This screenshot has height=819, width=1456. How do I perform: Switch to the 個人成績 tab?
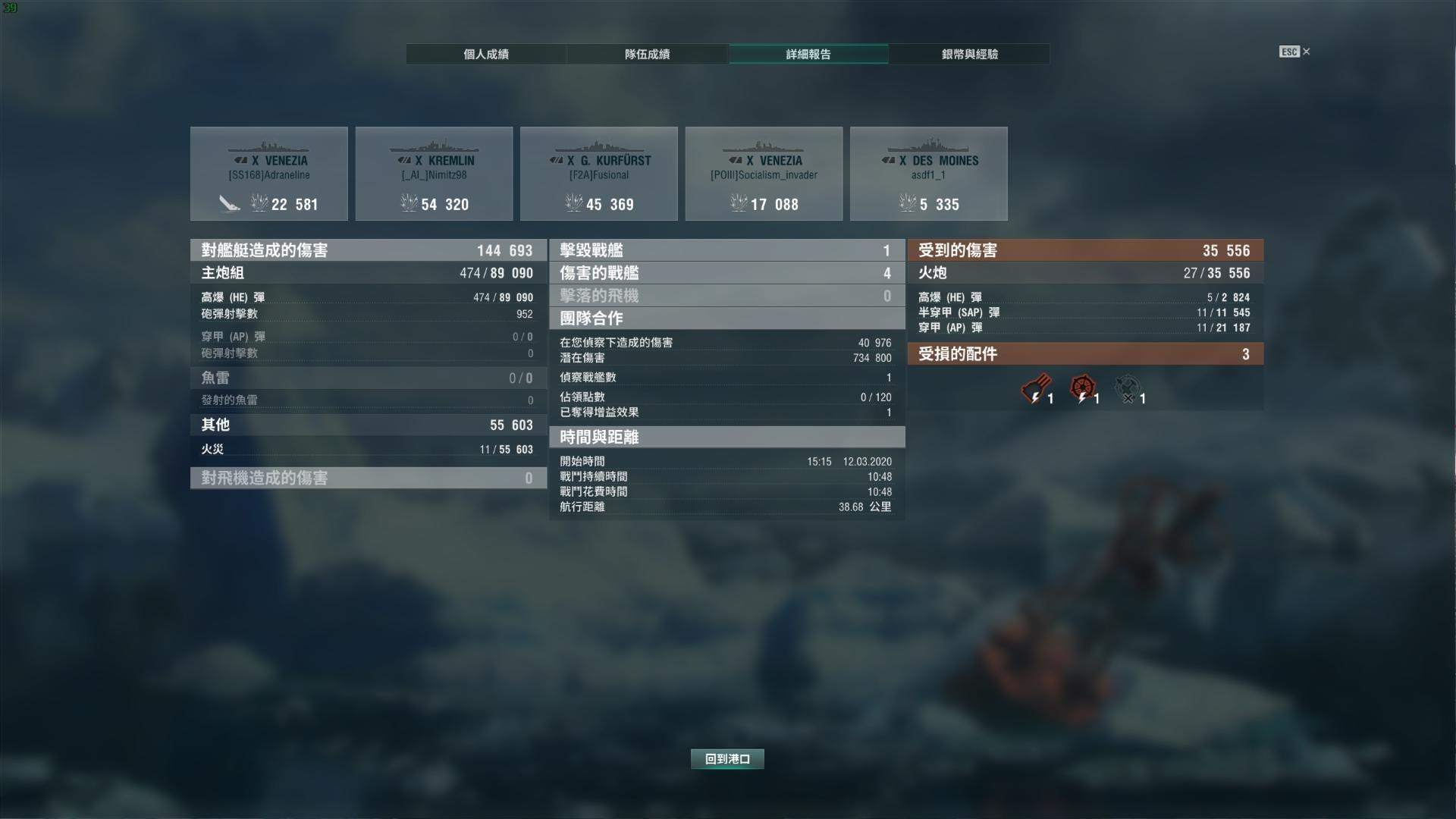point(485,54)
